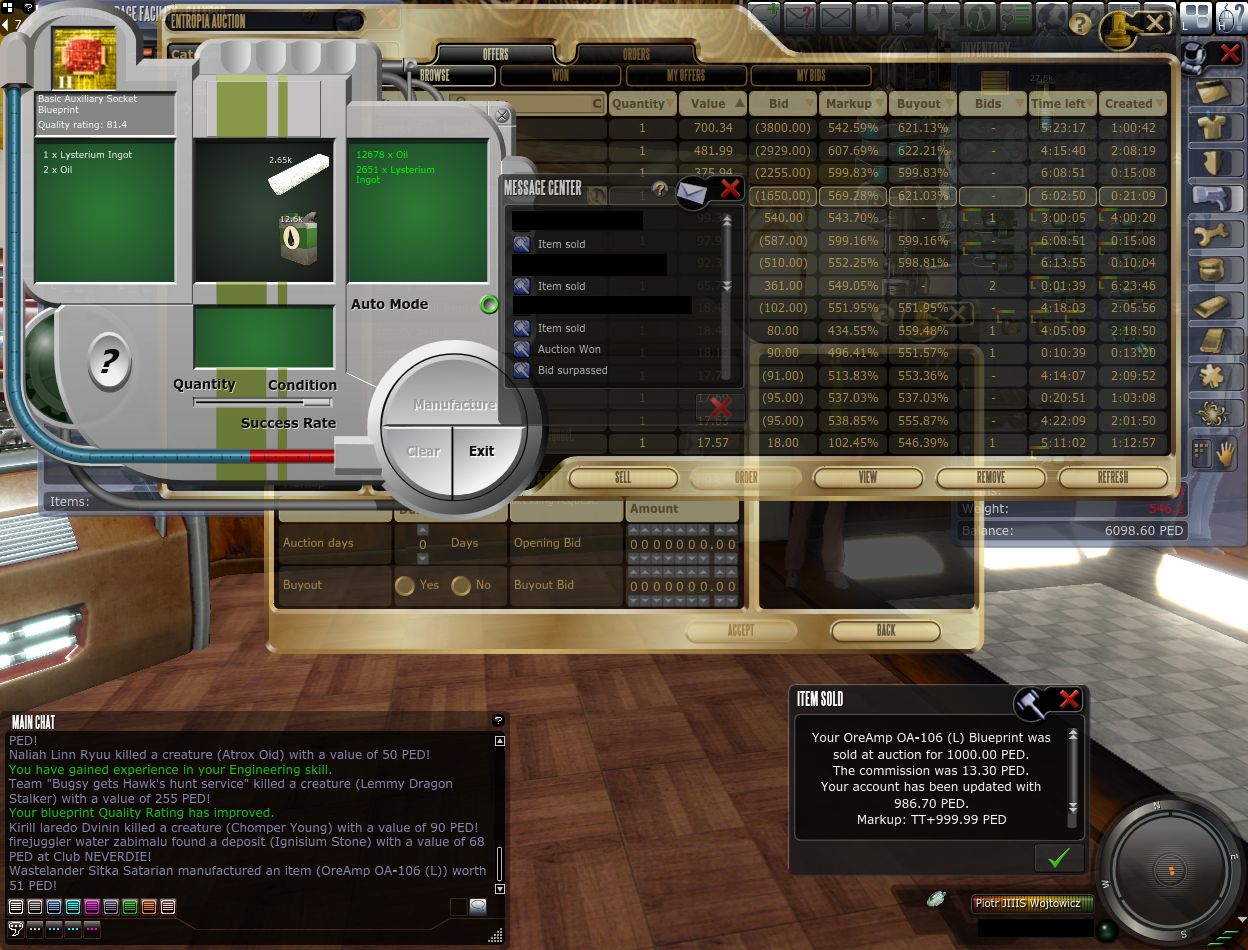This screenshot has height=950, width=1248.
Task: Open the crafting machine help question mark
Action: pos(109,361)
